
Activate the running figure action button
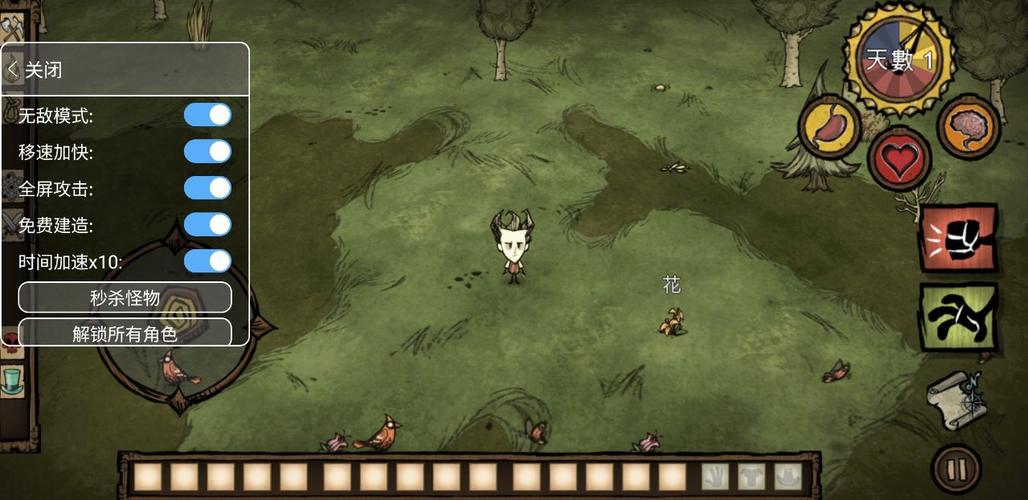tap(958, 317)
